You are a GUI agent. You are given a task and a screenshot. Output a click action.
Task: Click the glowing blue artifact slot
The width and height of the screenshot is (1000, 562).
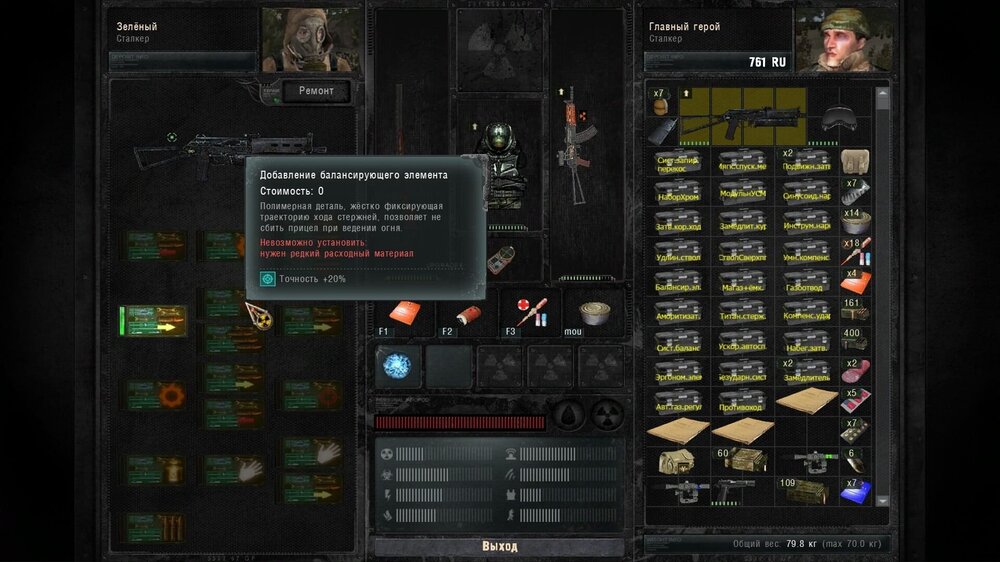pos(399,366)
